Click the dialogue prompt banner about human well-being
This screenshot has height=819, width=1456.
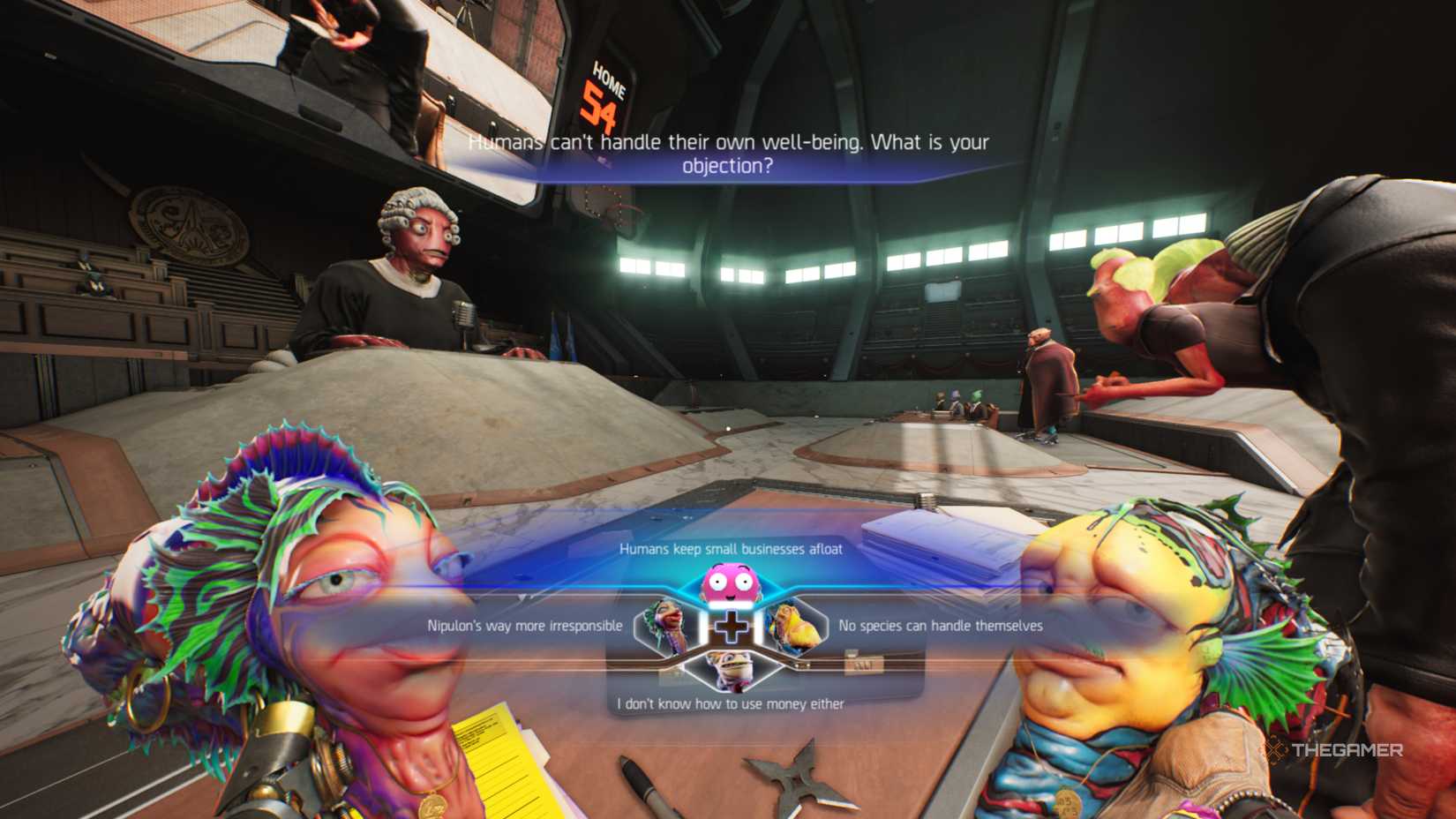coord(731,152)
